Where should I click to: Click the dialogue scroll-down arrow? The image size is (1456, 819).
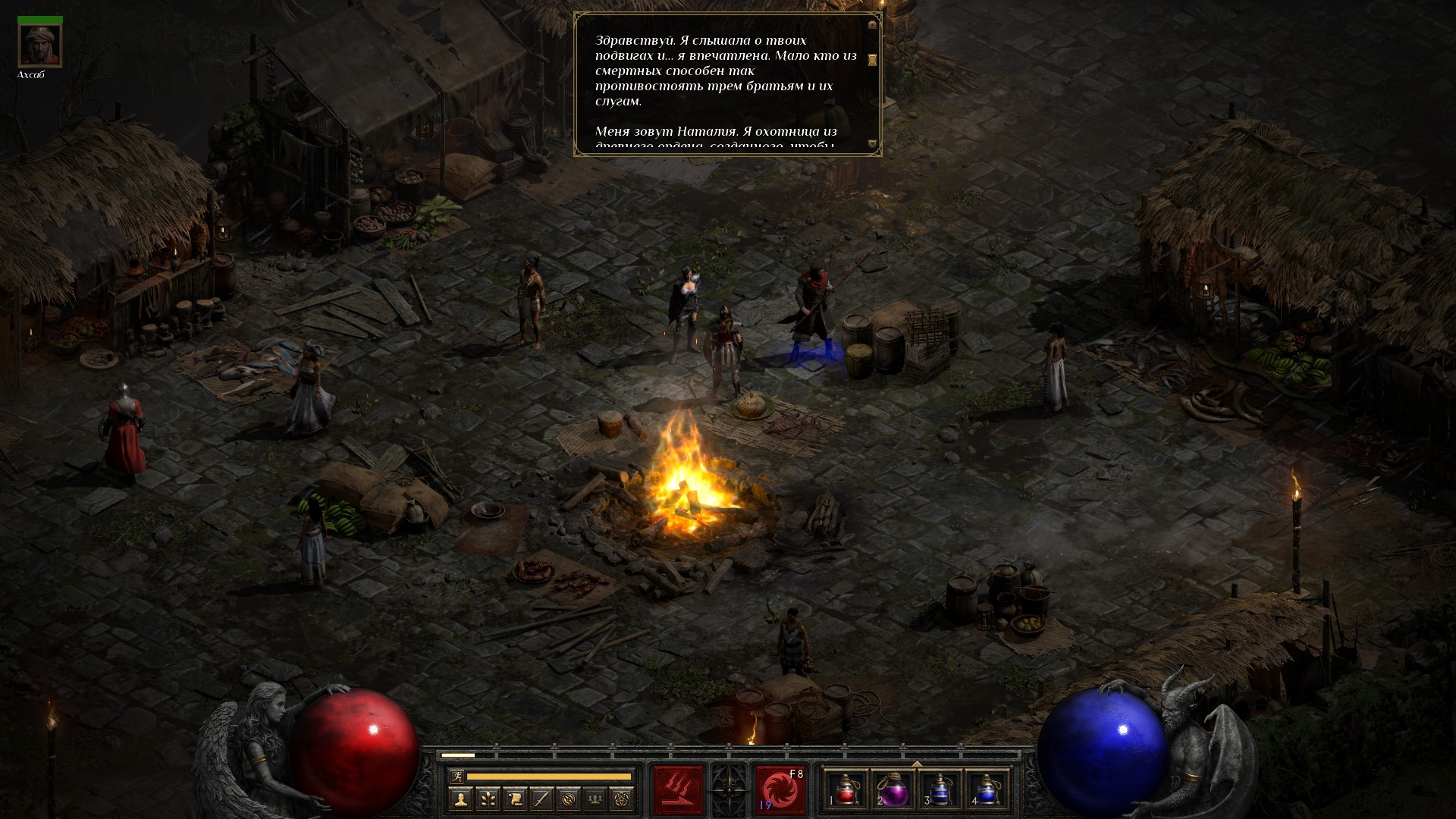(x=872, y=143)
